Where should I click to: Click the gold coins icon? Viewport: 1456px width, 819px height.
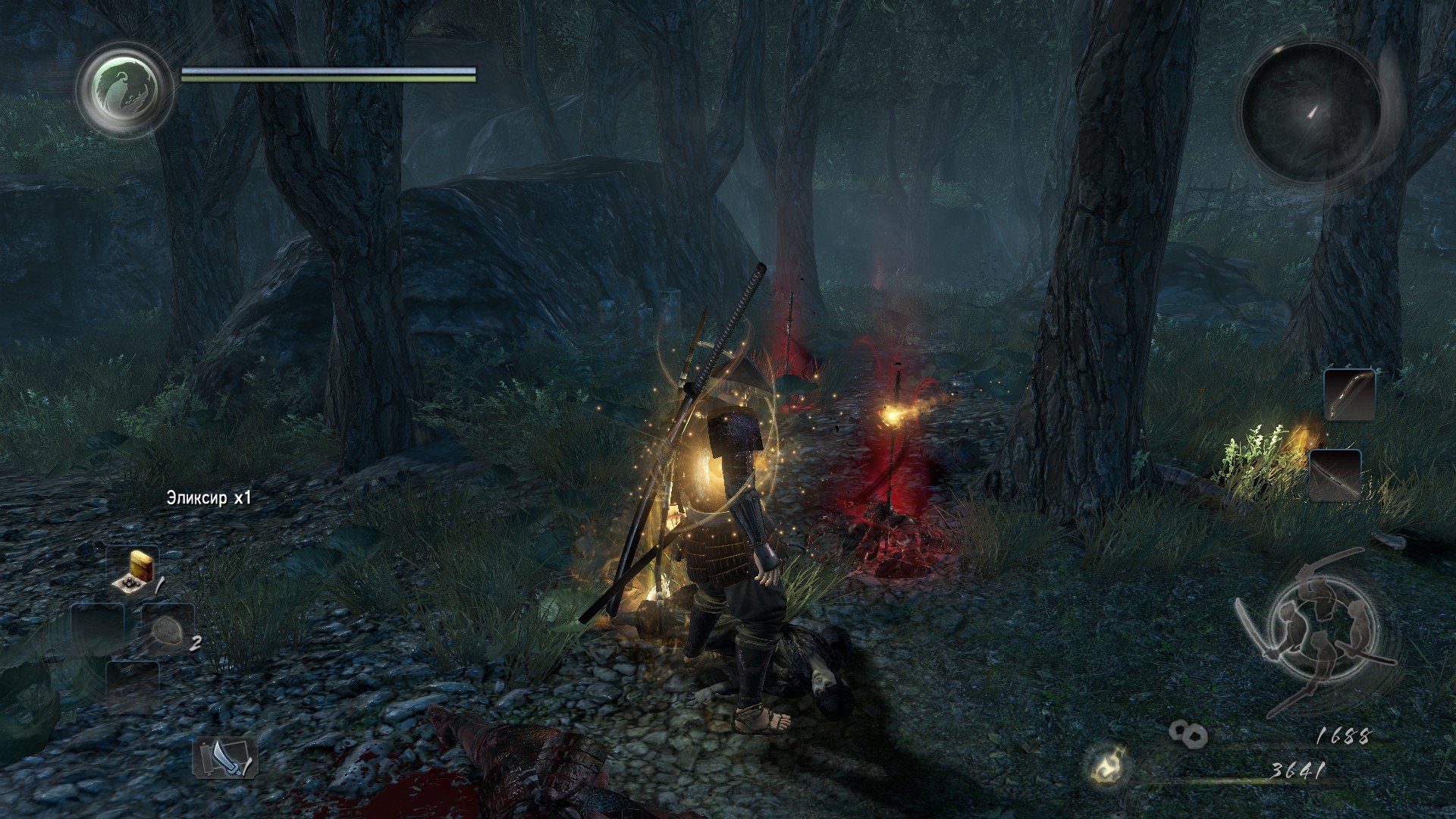(x=1188, y=733)
